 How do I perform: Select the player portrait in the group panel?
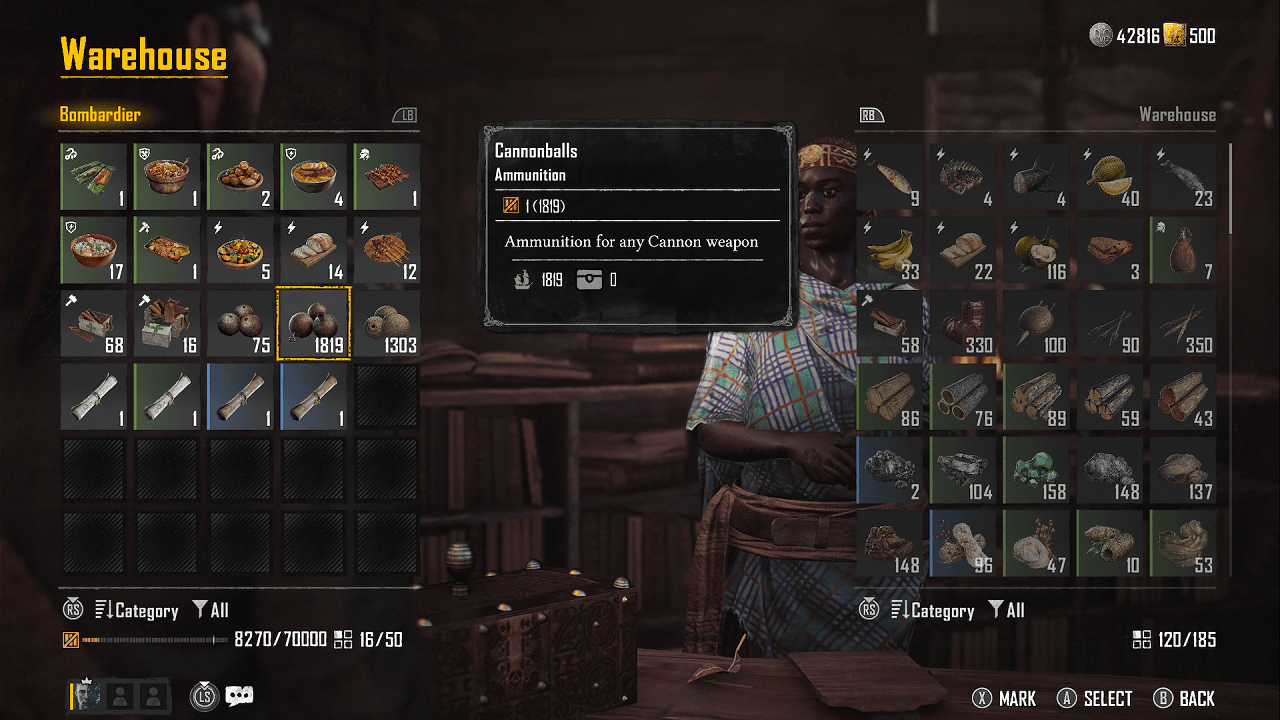pyautogui.click(x=86, y=696)
